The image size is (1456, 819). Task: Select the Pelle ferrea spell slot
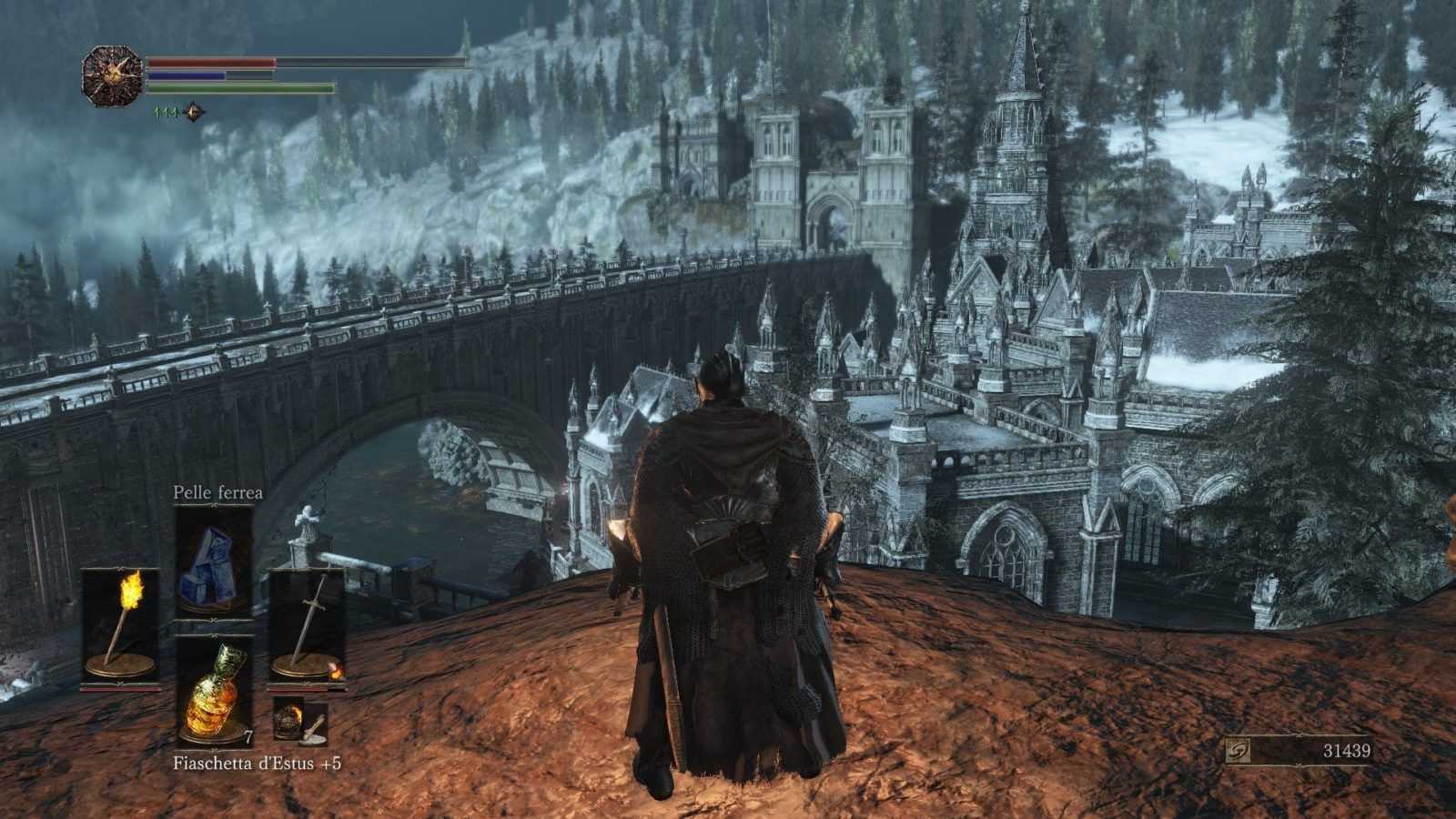click(x=214, y=561)
